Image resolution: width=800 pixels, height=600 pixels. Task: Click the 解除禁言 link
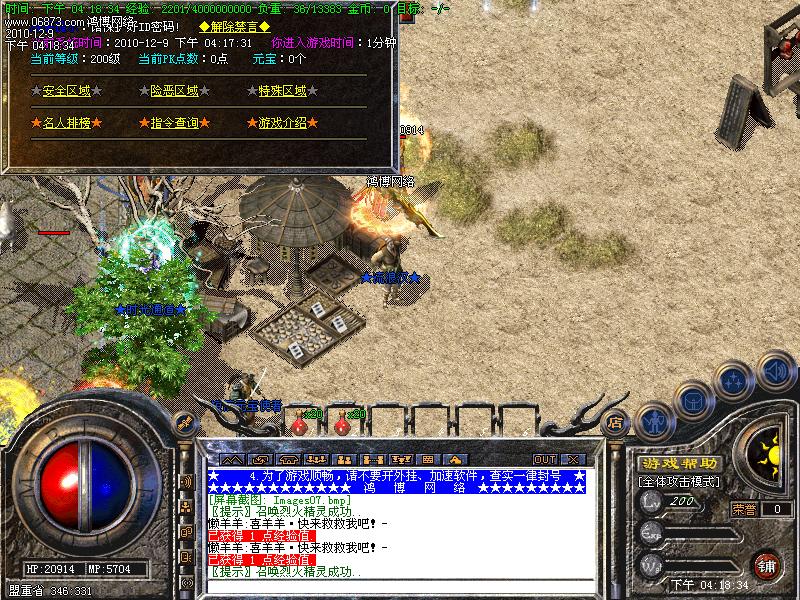pyautogui.click(x=234, y=26)
